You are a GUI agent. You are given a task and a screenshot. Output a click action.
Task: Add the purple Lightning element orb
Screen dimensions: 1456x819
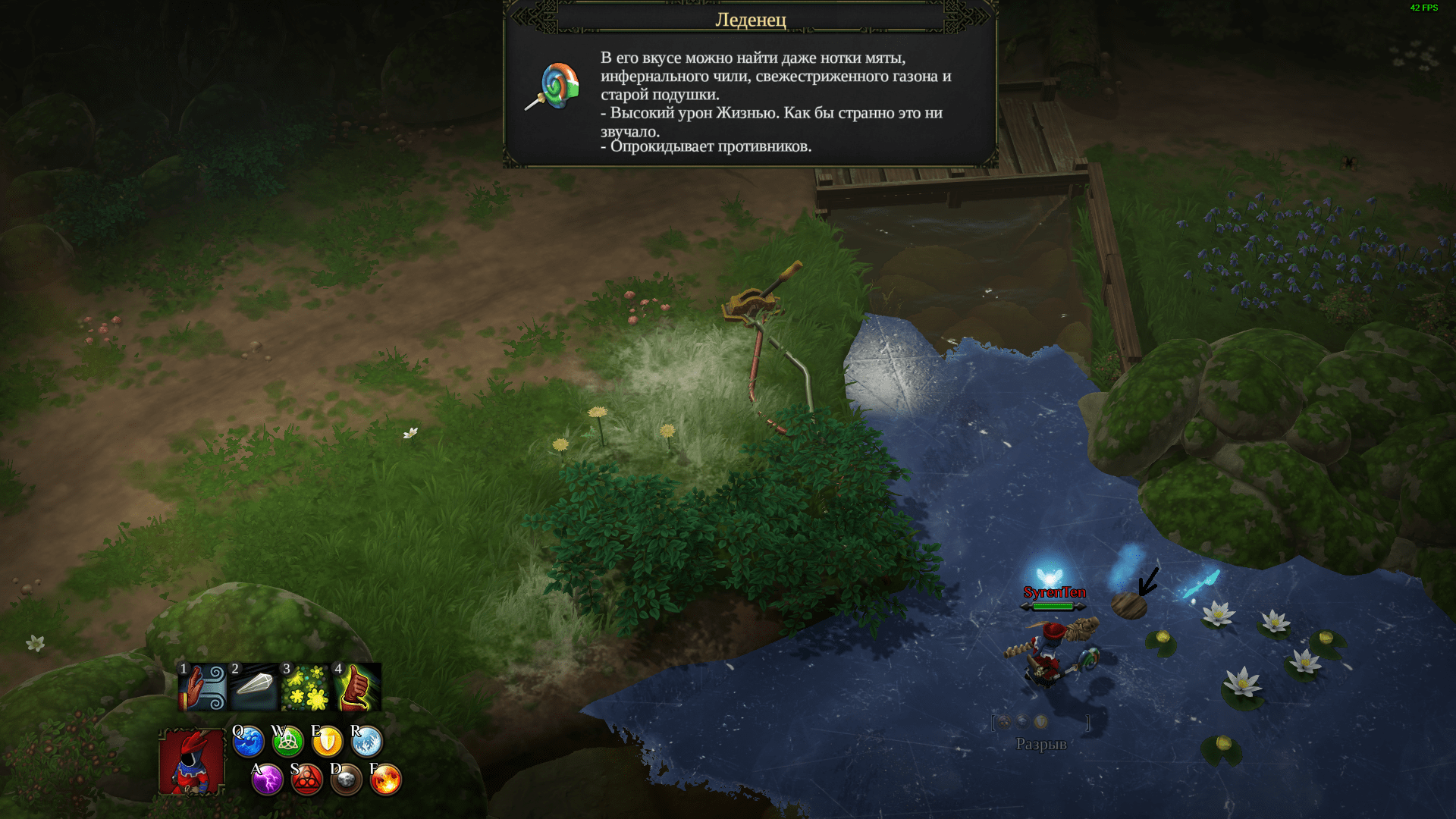pos(267,780)
